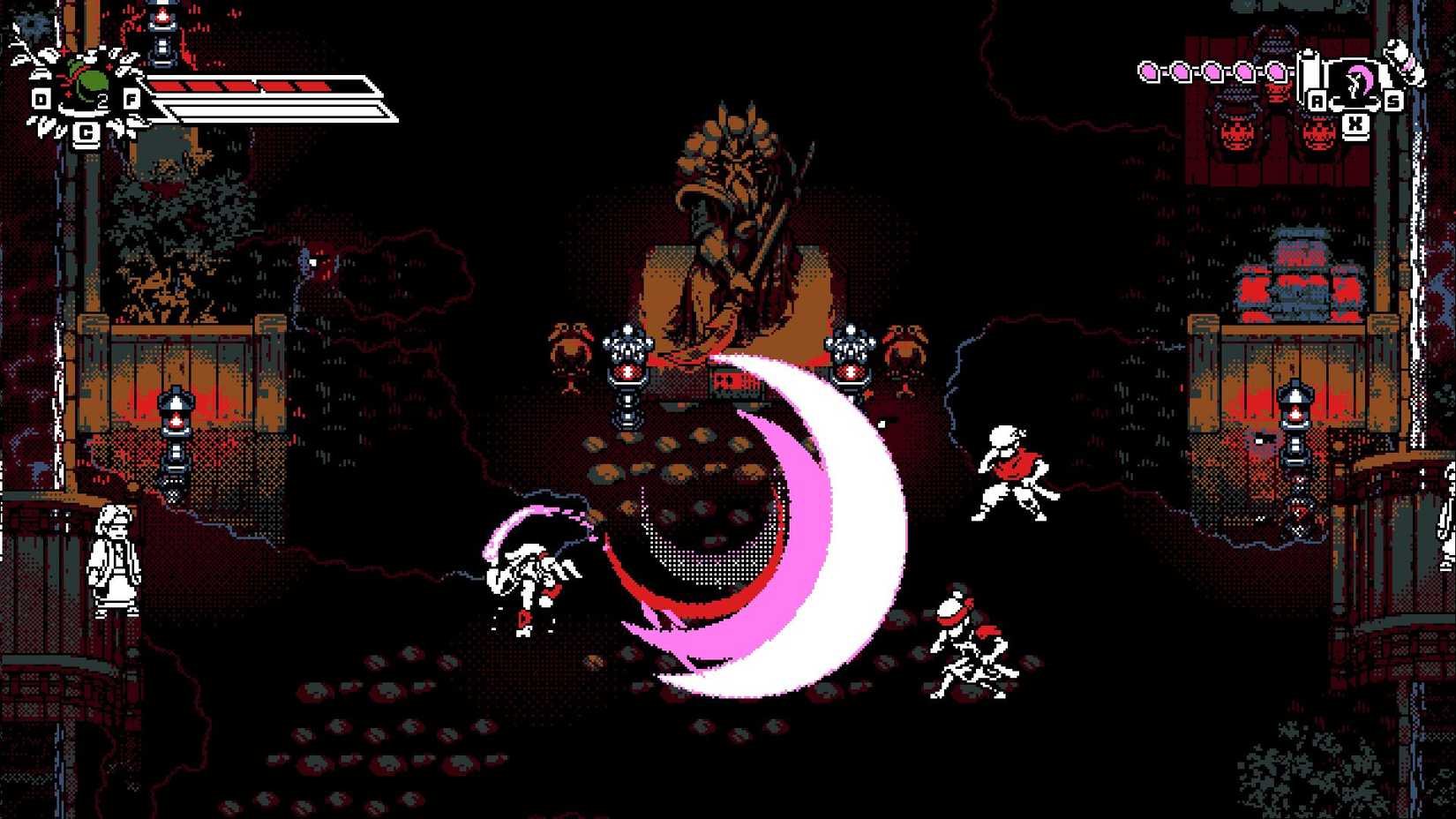Screen dimensions: 1456x819
Task: Click the S key prompt icon
Action: point(1392,101)
